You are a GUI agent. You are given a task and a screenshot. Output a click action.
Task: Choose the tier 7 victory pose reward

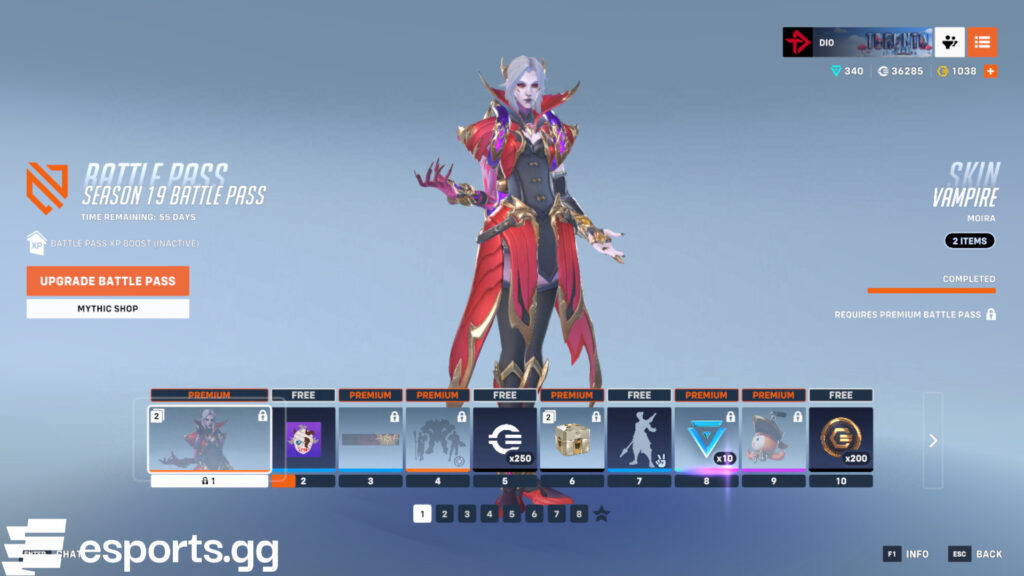pyautogui.click(x=639, y=438)
